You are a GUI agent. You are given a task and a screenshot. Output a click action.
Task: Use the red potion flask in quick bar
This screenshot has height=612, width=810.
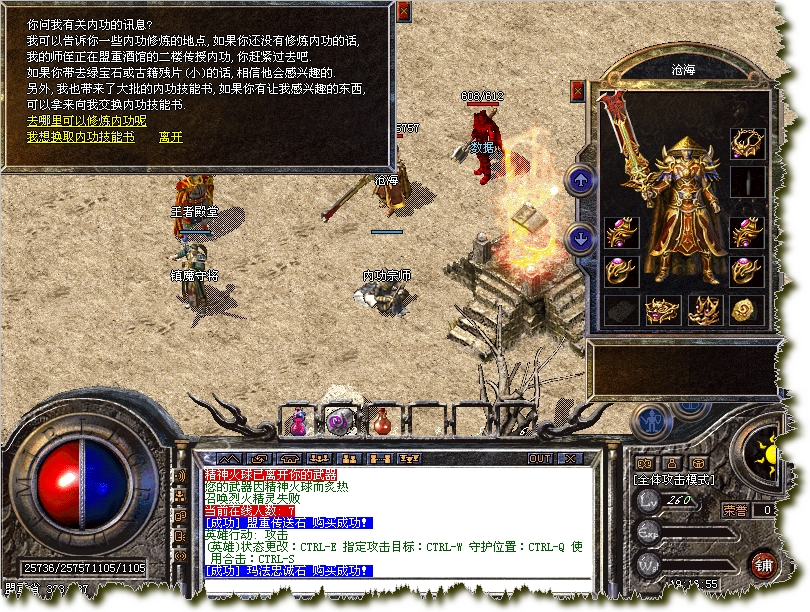coord(382,422)
